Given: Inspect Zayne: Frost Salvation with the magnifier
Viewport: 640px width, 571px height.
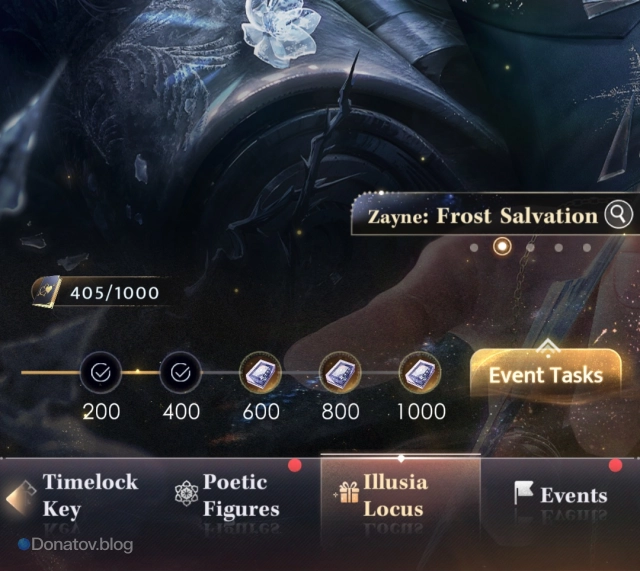Looking at the screenshot, I should tap(620, 215).
